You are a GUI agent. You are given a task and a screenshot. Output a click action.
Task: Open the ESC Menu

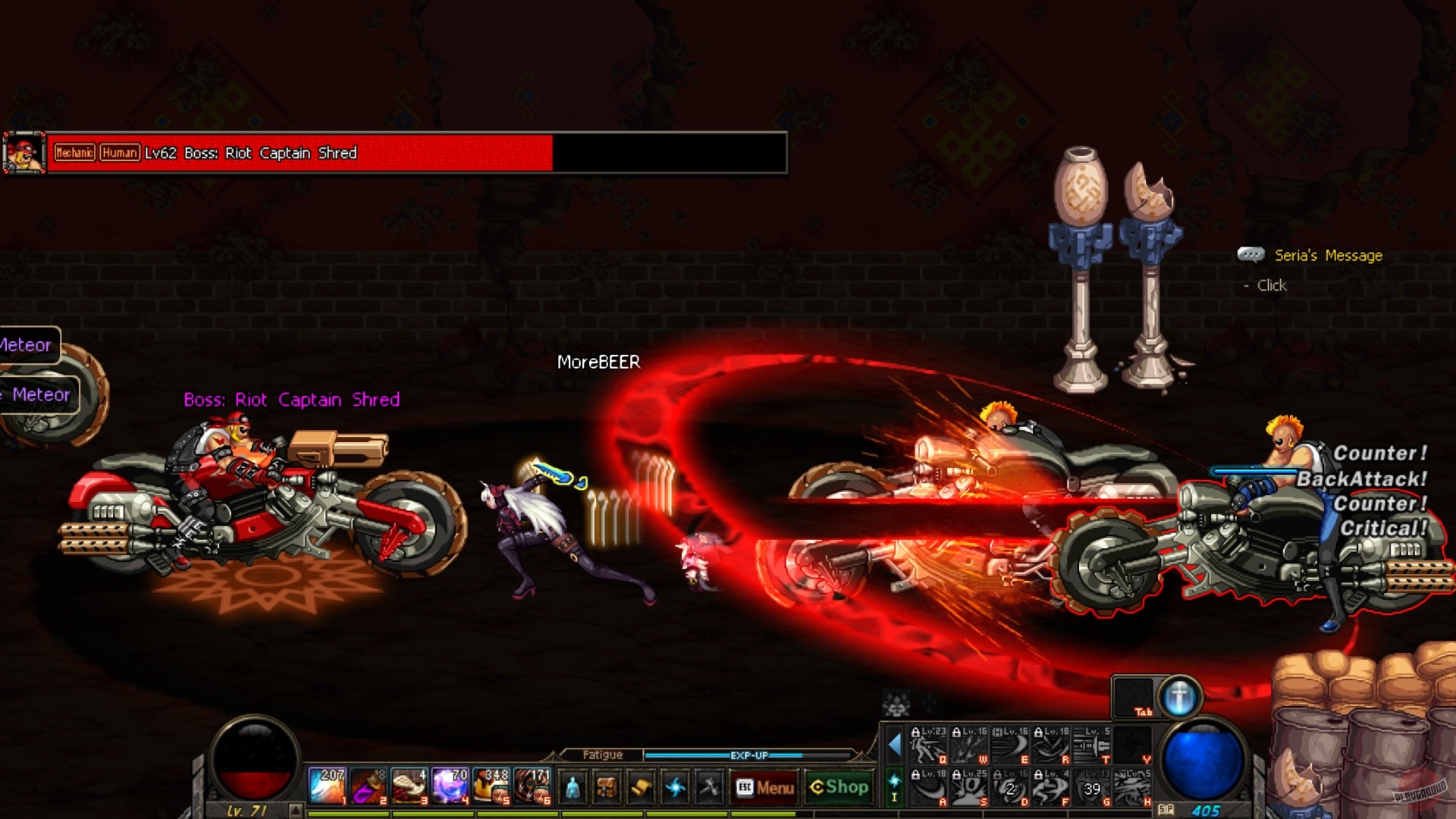point(764,787)
